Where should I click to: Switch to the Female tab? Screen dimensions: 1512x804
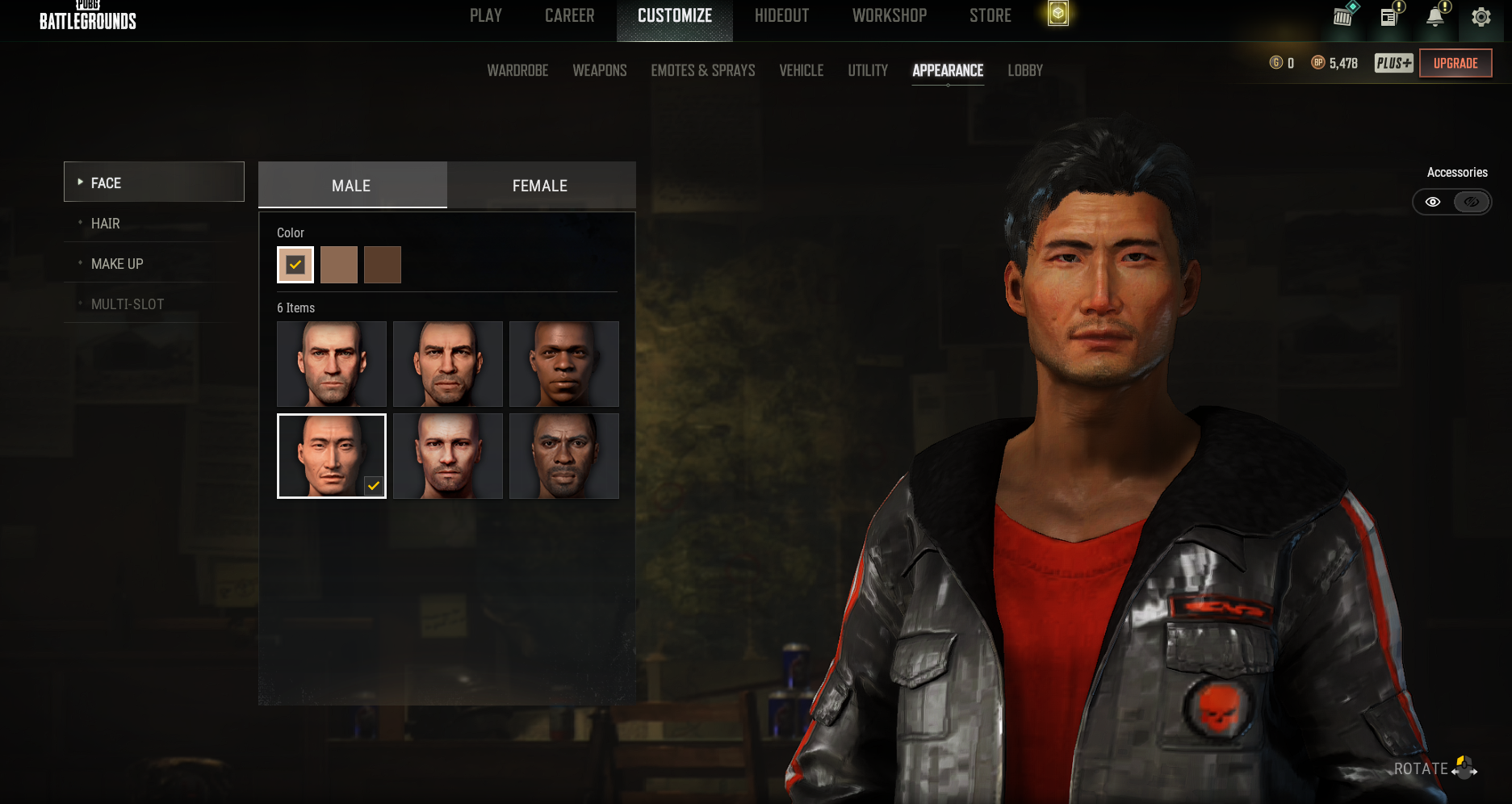[540, 186]
